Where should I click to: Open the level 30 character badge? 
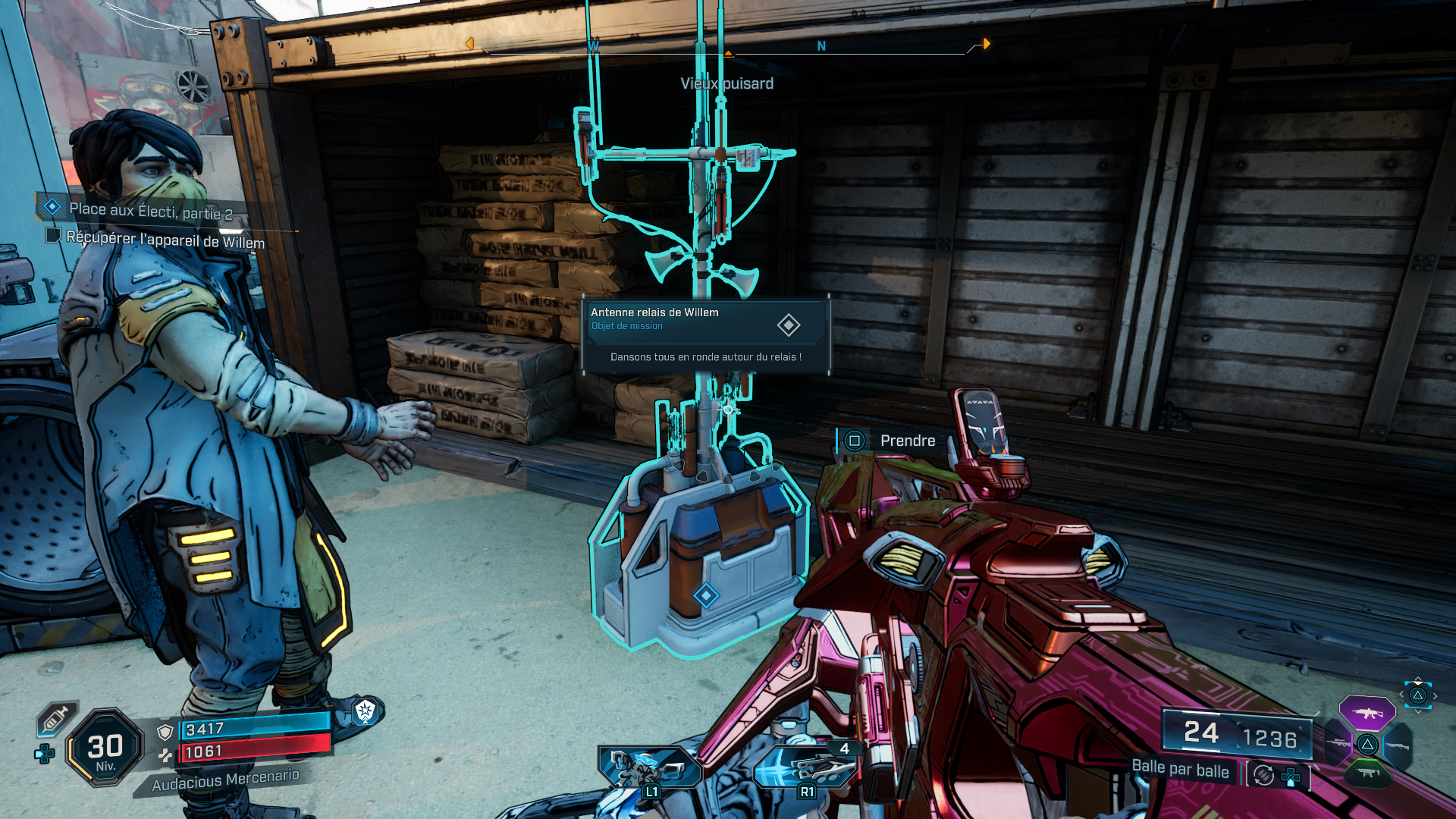tap(105, 748)
